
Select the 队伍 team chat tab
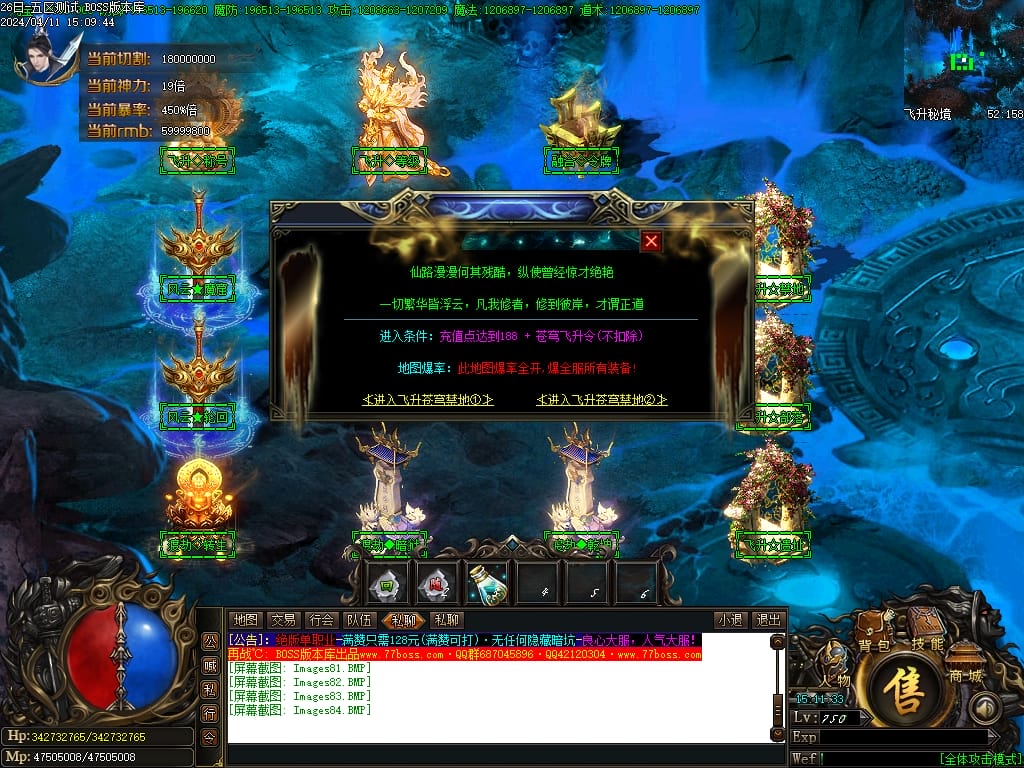[358, 620]
